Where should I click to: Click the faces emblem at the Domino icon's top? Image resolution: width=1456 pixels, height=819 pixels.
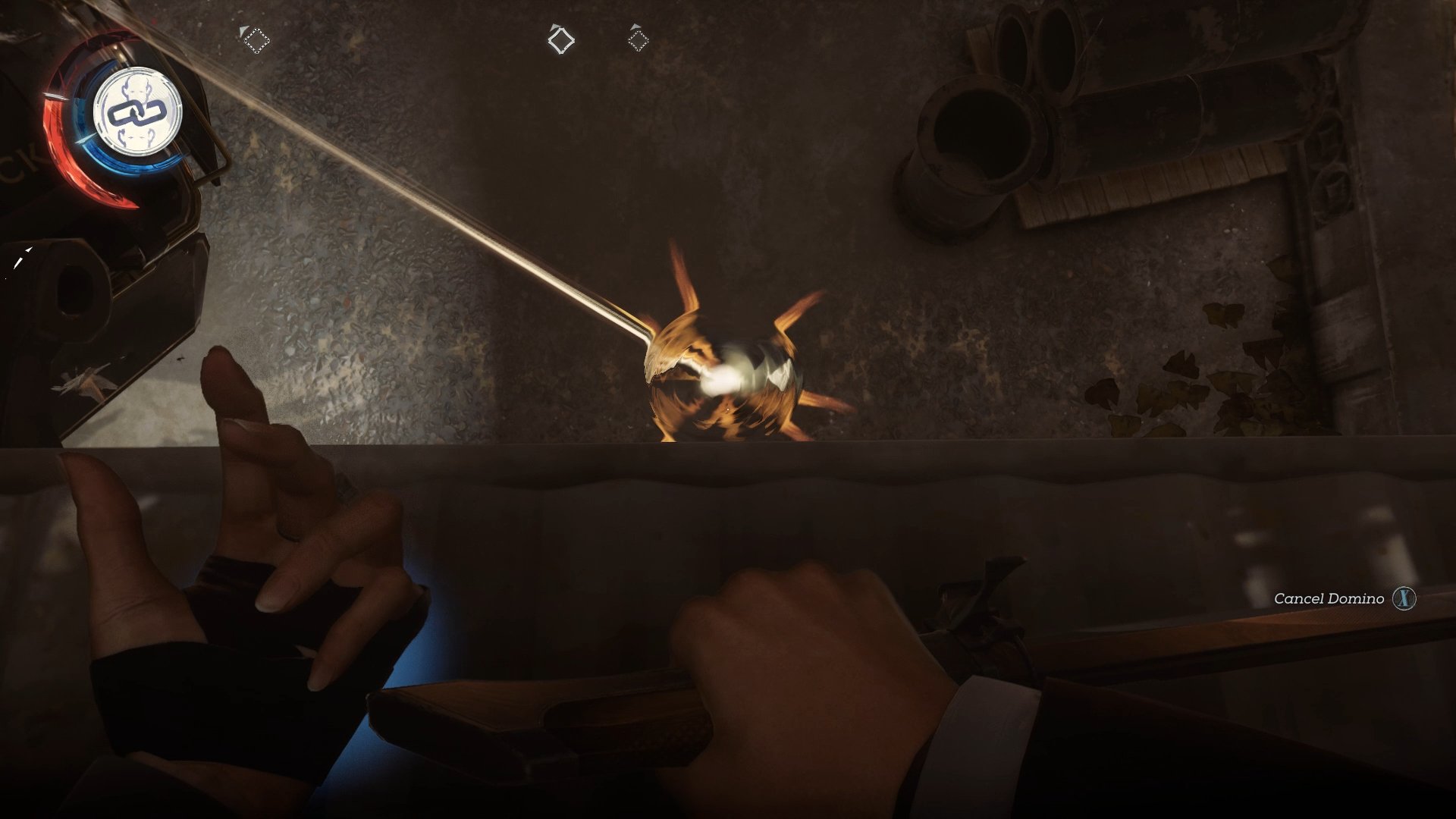tap(135, 86)
